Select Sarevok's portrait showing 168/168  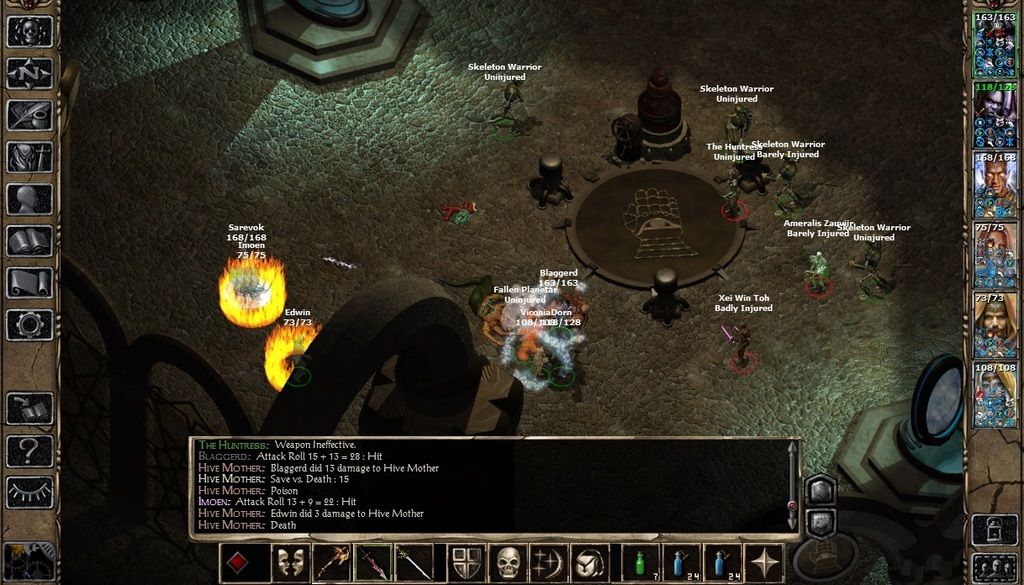click(x=995, y=185)
